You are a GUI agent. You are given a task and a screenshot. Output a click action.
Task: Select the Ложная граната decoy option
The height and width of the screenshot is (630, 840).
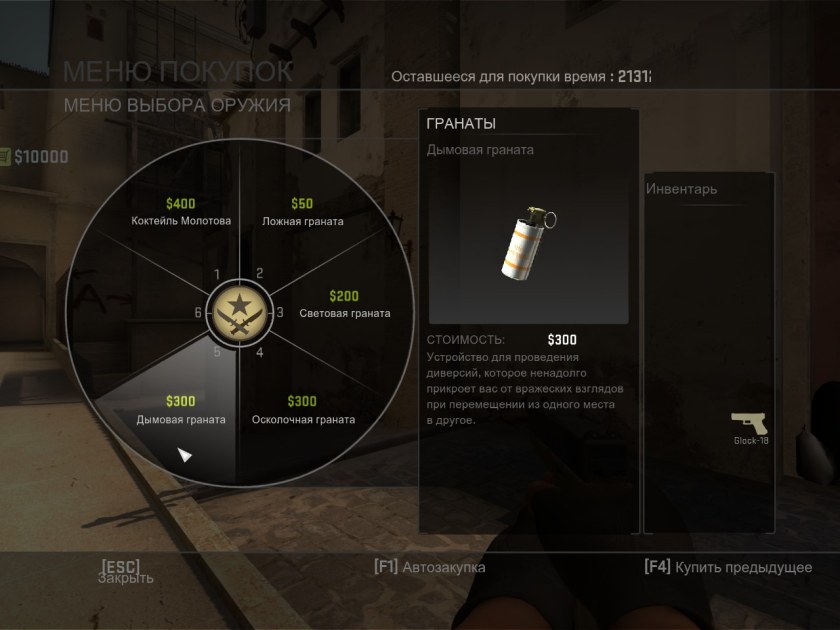[x=302, y=212]
